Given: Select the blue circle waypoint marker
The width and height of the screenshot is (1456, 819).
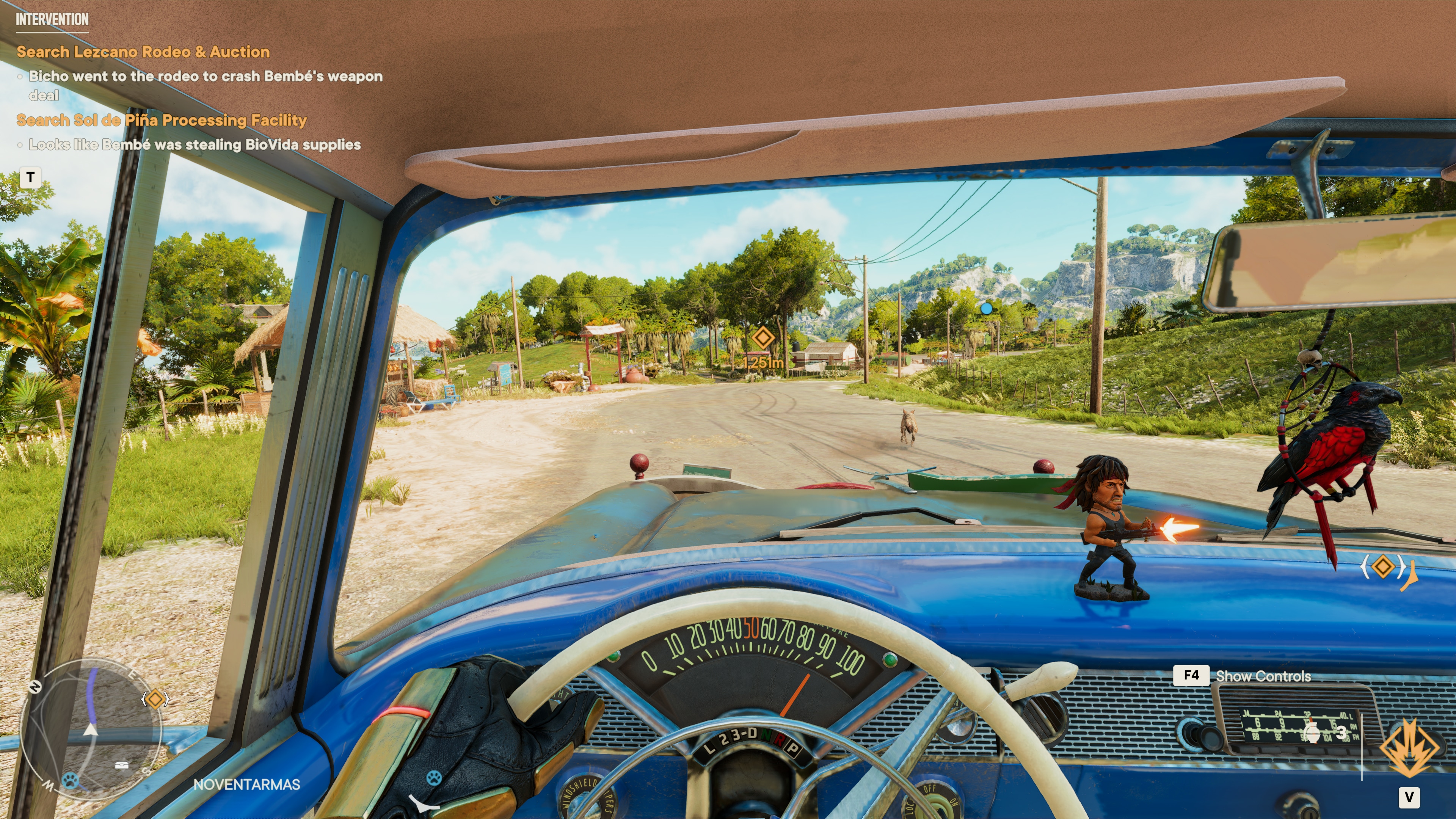Looking at the screenshot, I should (986, 309).
